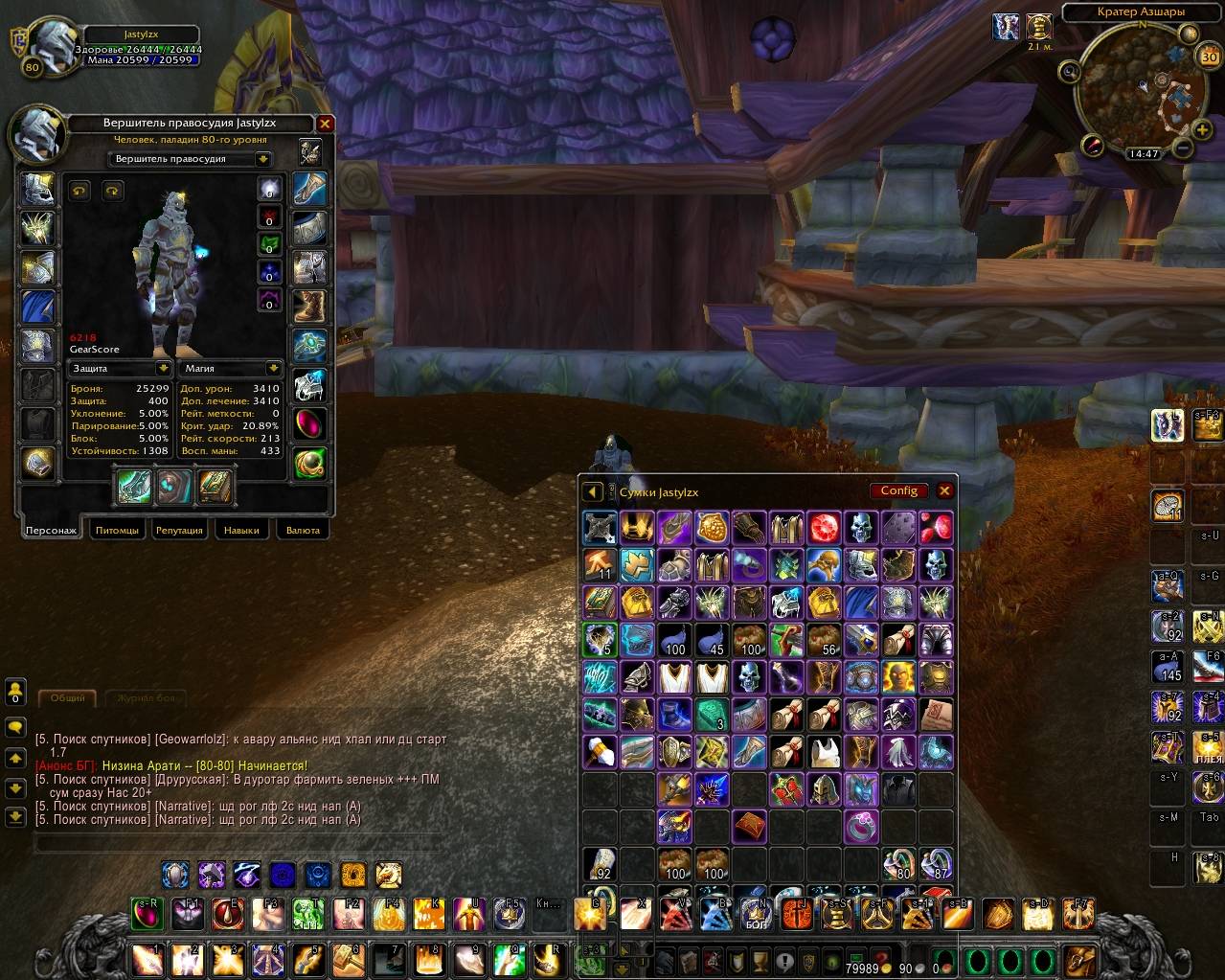Show the Валюта tab
Screen dimensions: 1225x980
click(x=303, y=530)
